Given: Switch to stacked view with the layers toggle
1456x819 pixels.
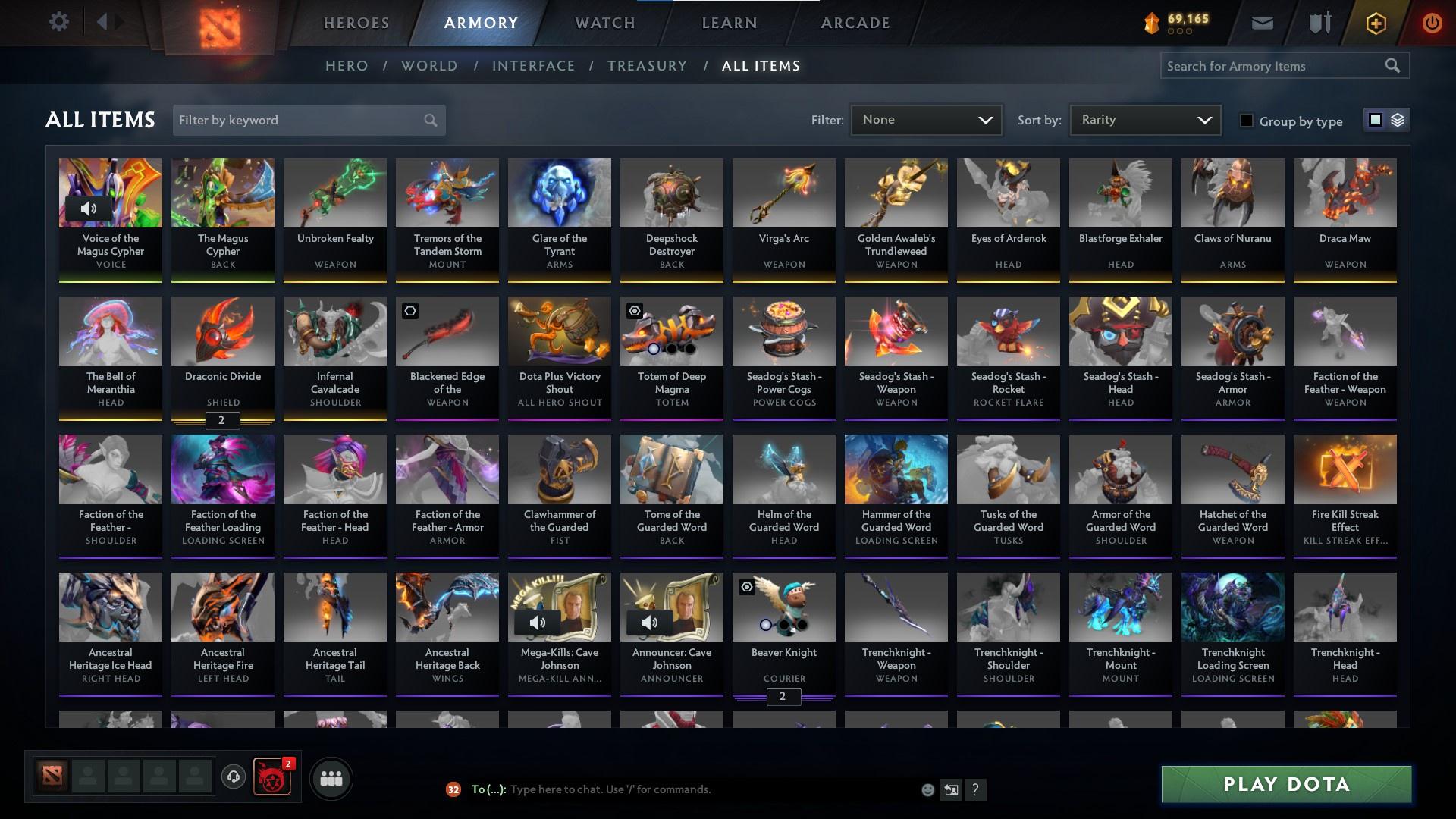Looking at the screenshot, I should [x=1398, y=120].
